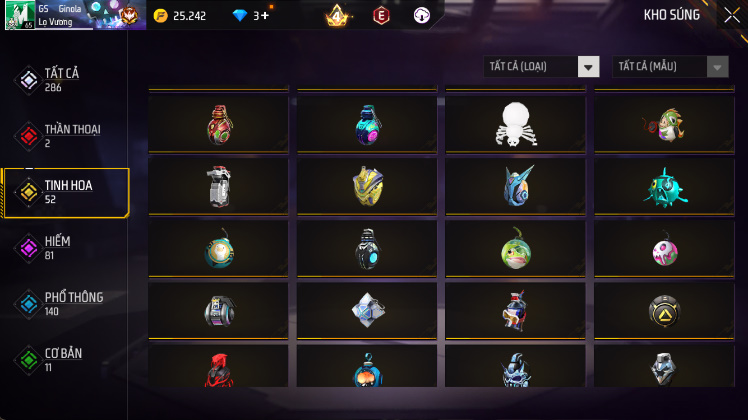Open the player profile avatar
This screenshot has height=420, width=748.
pyautogui.click(x=21, y=15)
